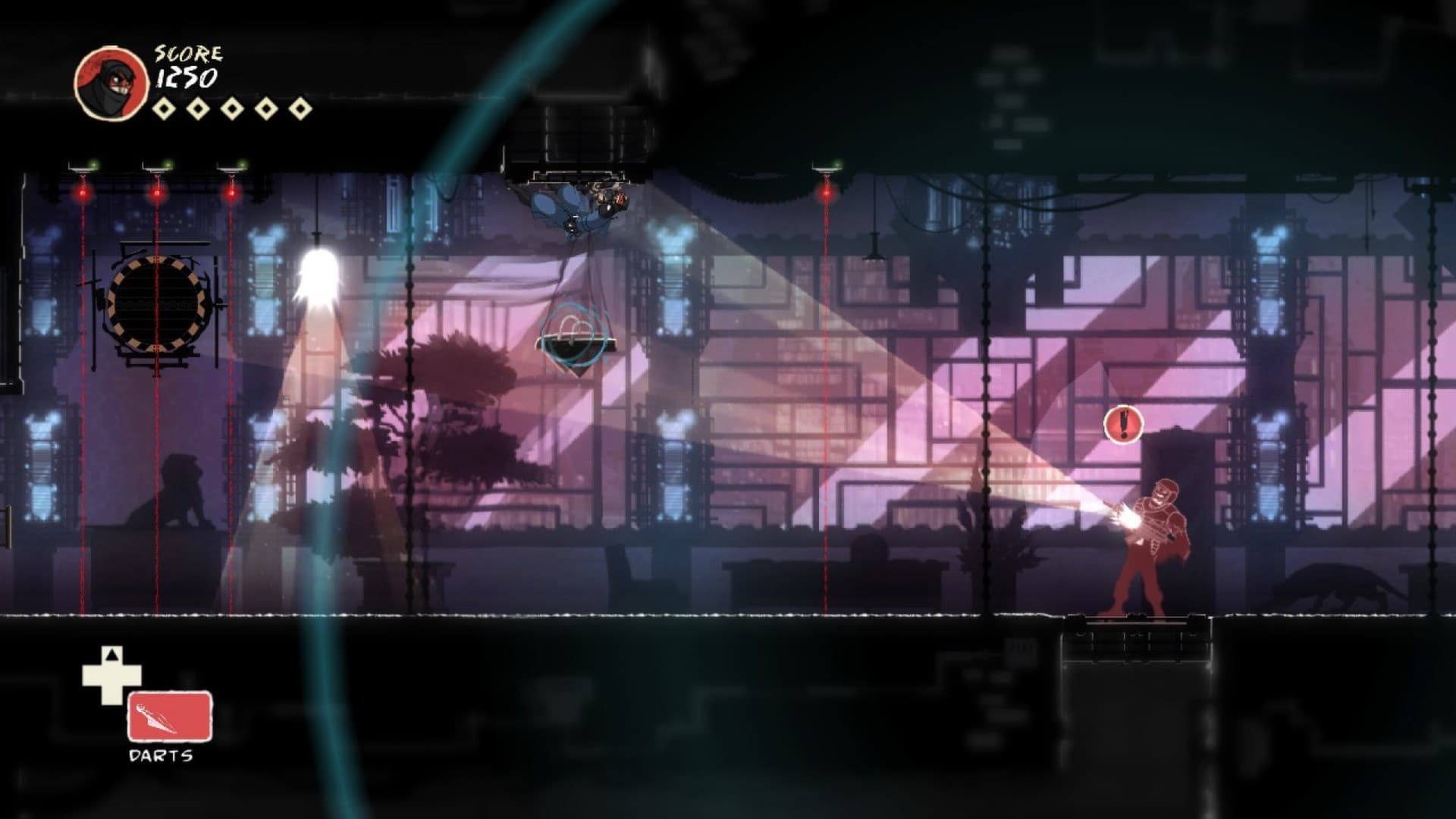Select the SCORE label text

[187, 53]
